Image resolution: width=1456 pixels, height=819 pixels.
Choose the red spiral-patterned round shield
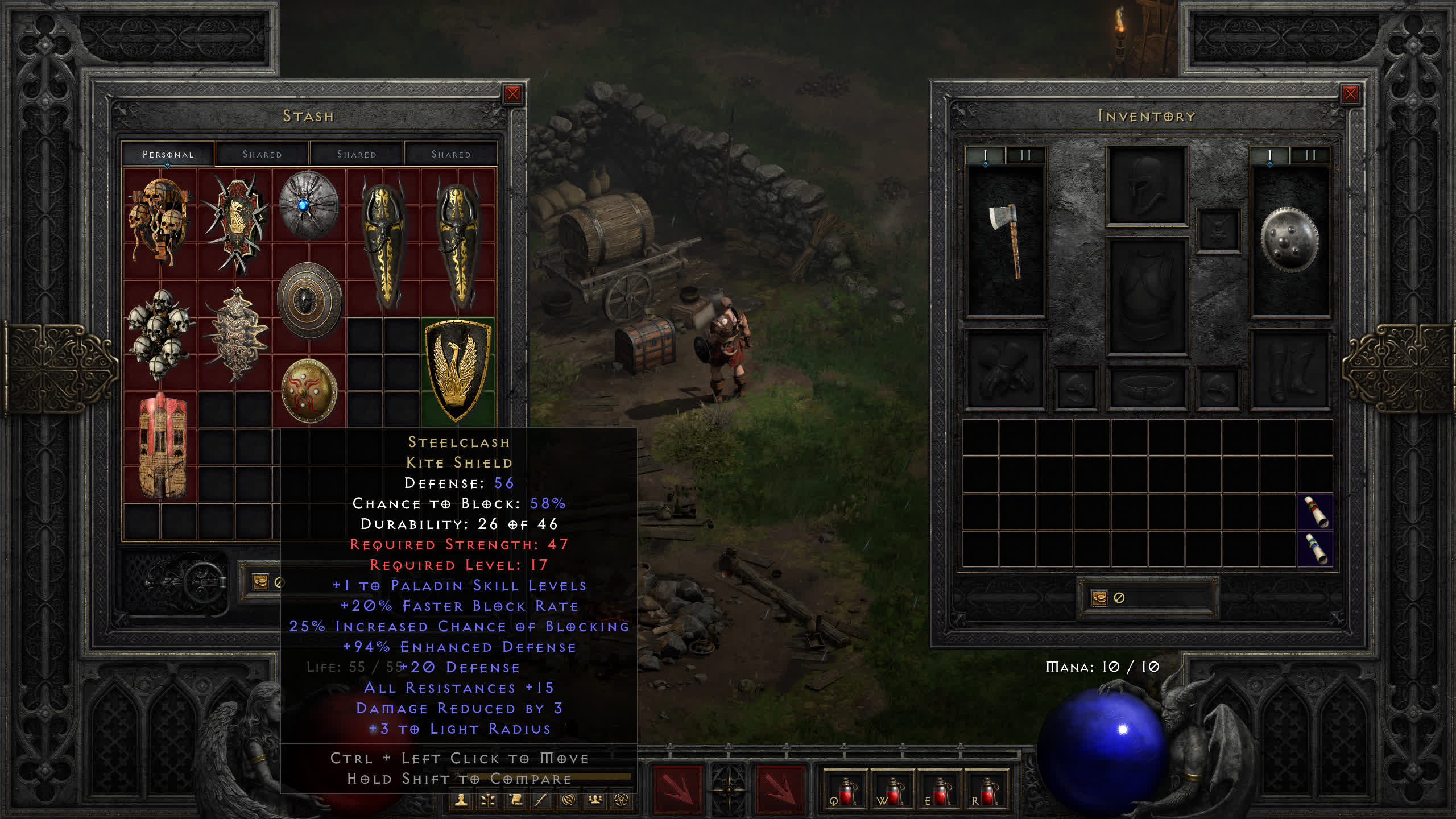point(309,391)
